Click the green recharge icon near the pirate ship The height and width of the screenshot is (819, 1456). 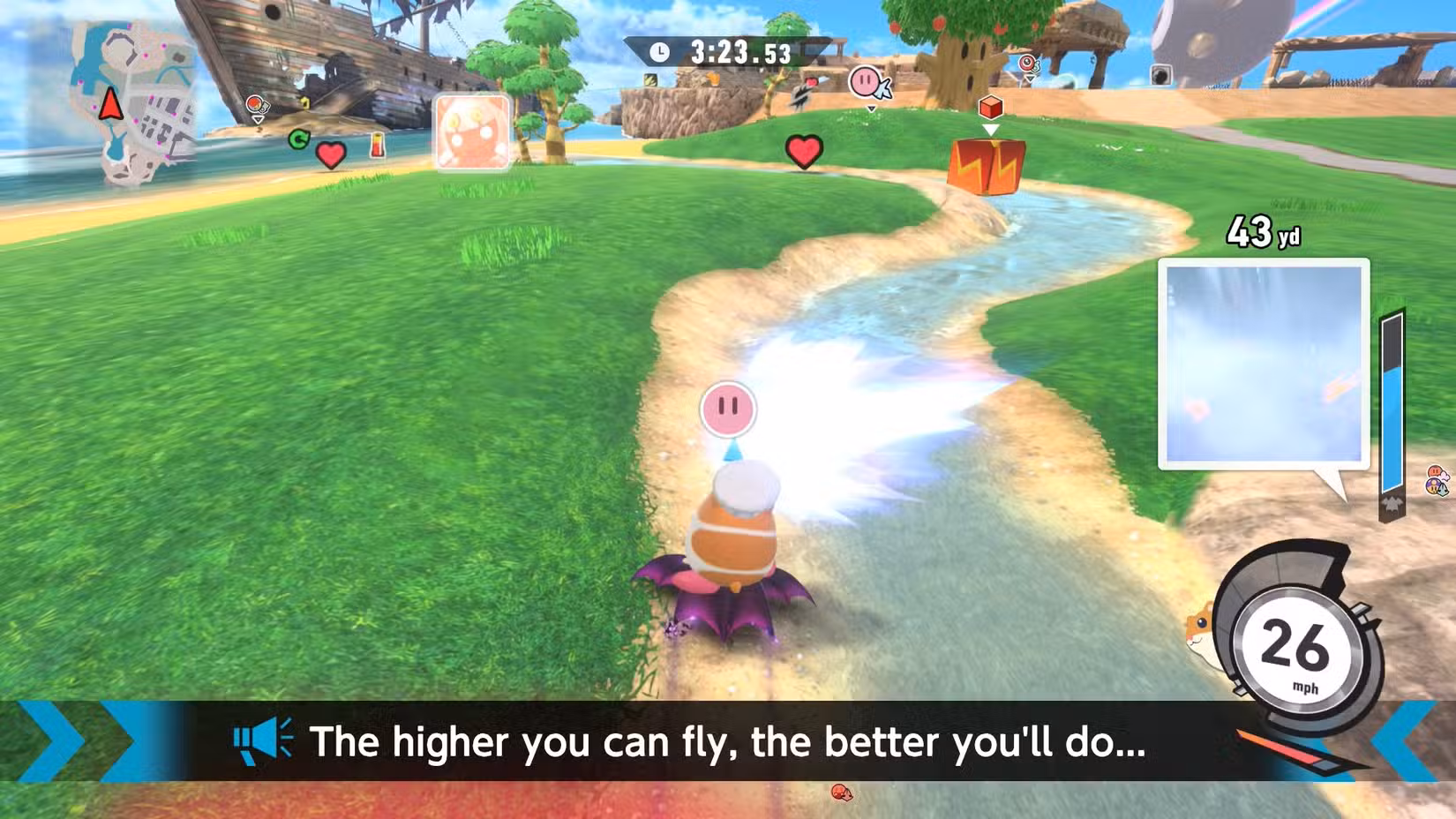point(298,139)
